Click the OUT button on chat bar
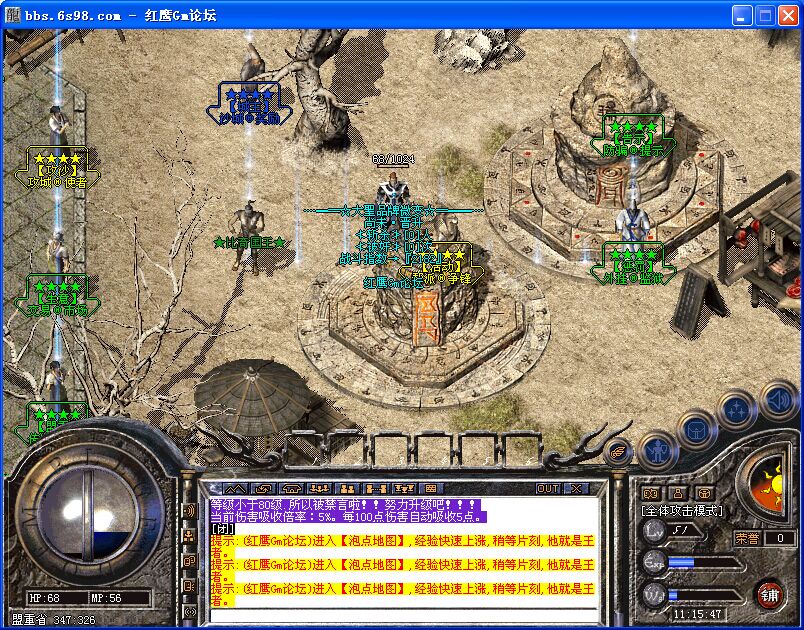Screen dimensions: 804x630 [x=548, y=488]
